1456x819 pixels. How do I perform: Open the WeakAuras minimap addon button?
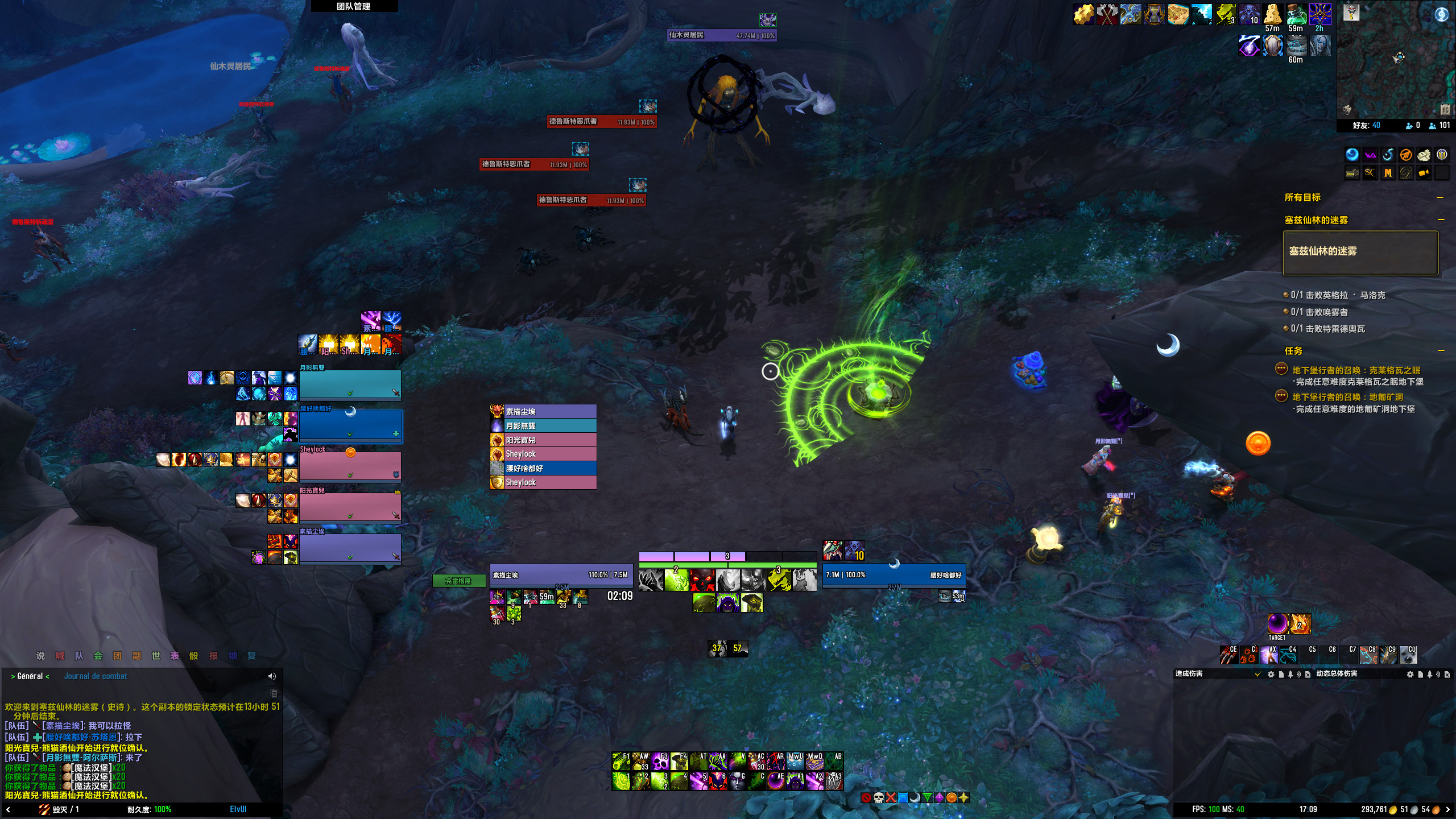[1370, 155]
